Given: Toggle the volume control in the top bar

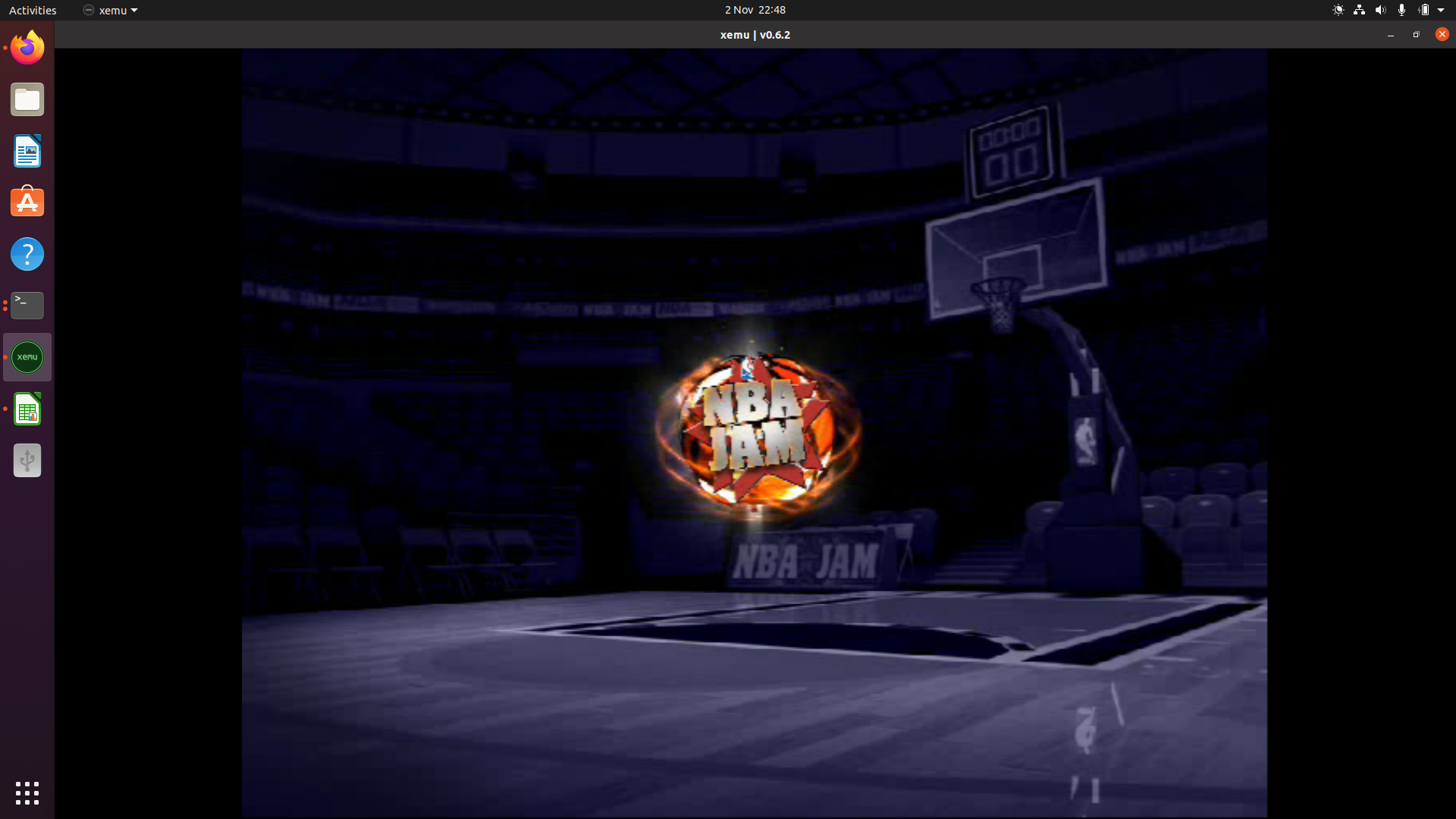Looking at the screenshot, I should tap(1379, 10).
